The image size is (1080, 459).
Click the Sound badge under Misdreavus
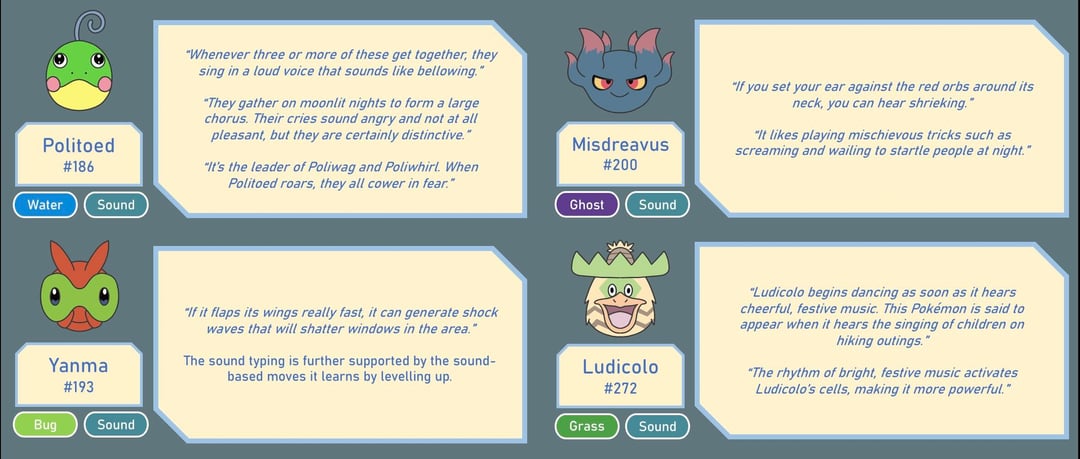(x=657, y=205)
